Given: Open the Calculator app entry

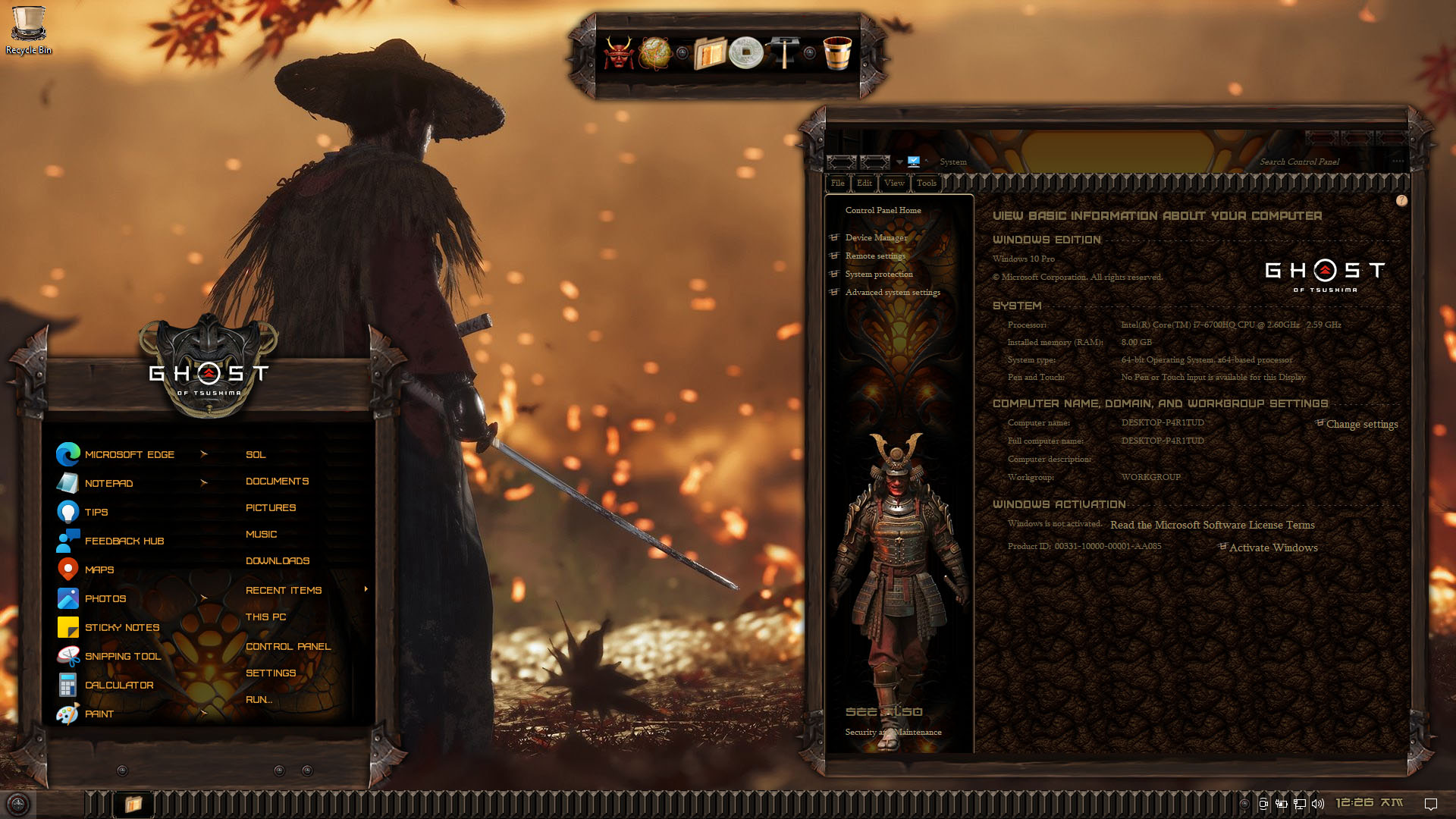Looking at the screenshot, I should click(x=118, y=685).
